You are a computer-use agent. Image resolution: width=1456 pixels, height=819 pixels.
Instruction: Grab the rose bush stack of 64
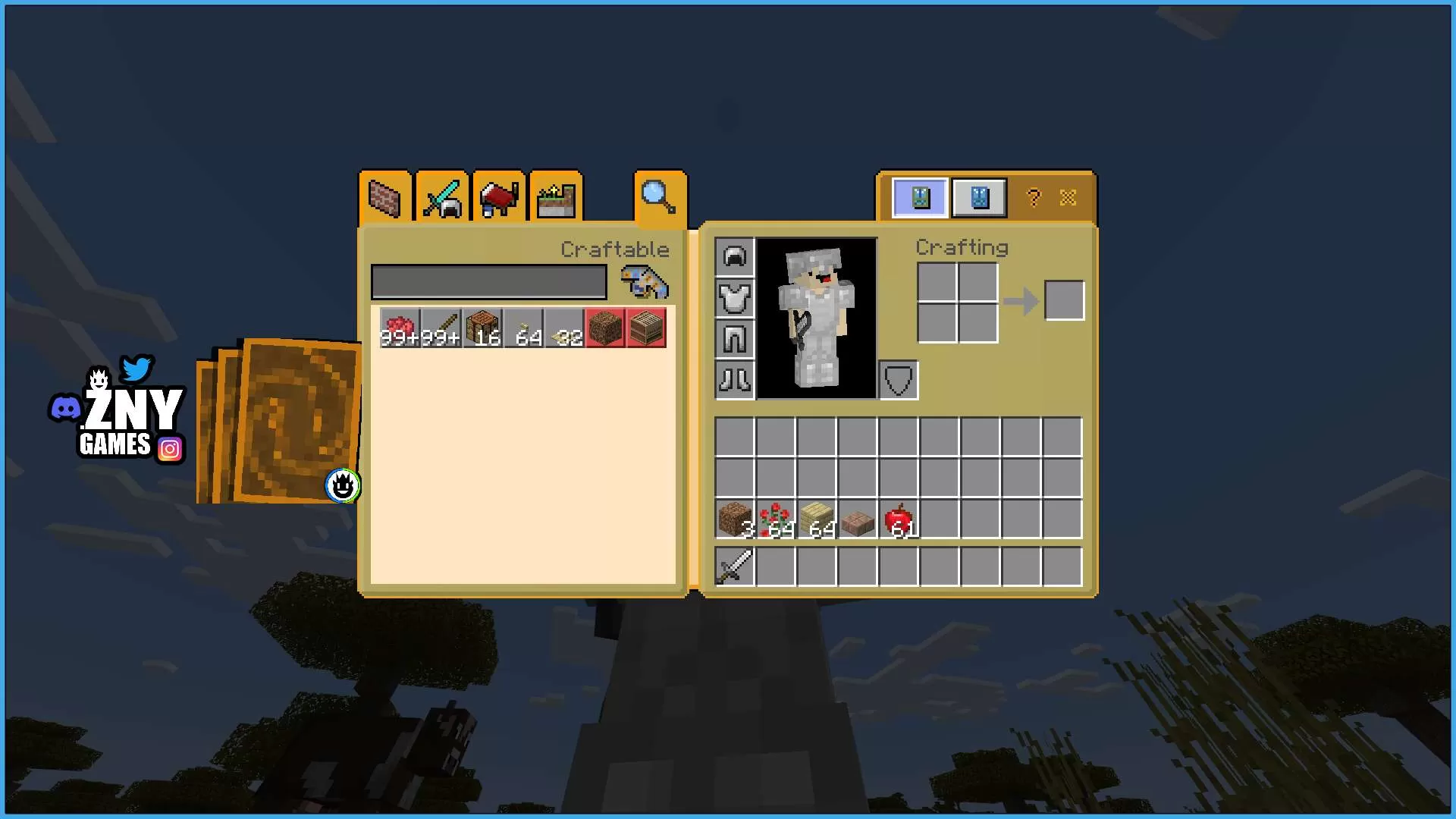pos(775,521)
